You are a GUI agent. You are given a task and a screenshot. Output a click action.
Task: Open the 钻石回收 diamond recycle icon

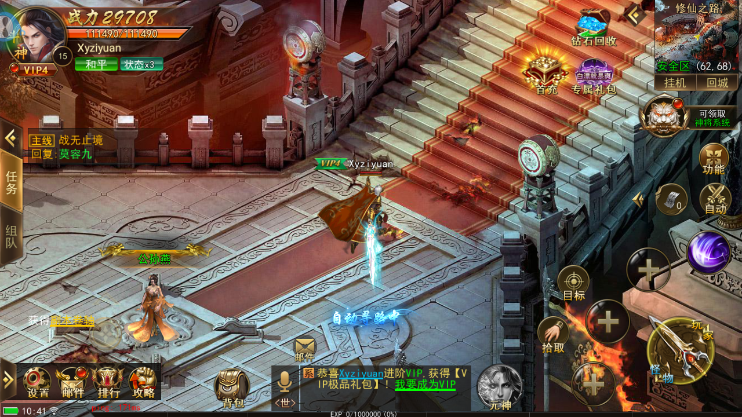click(594, 30)
